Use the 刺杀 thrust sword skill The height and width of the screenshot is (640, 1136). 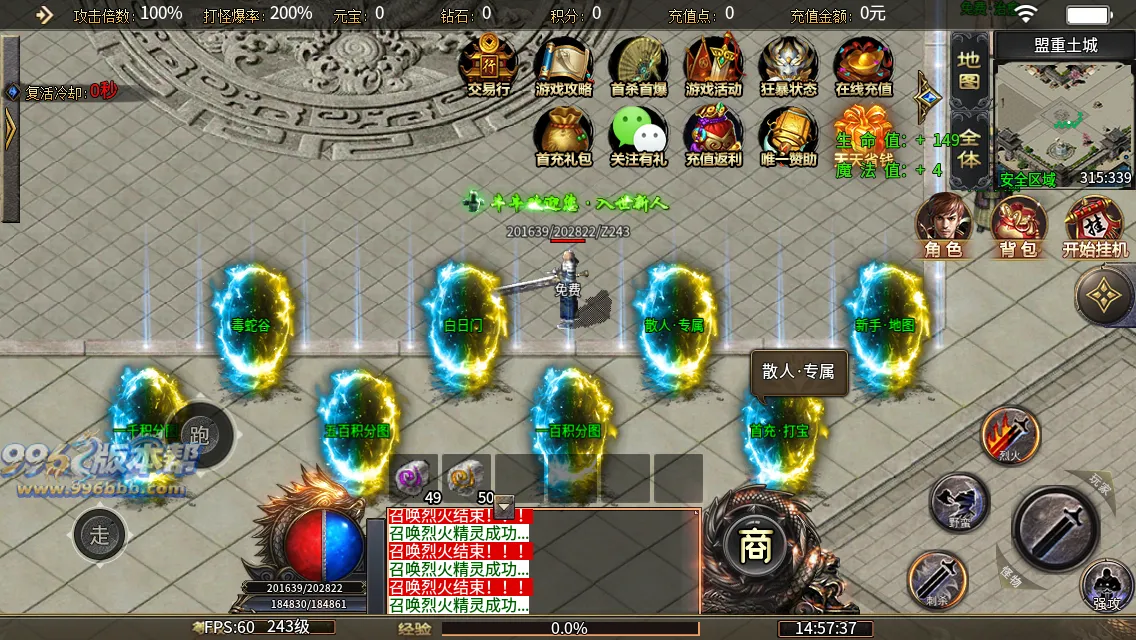tap(937, 580)
